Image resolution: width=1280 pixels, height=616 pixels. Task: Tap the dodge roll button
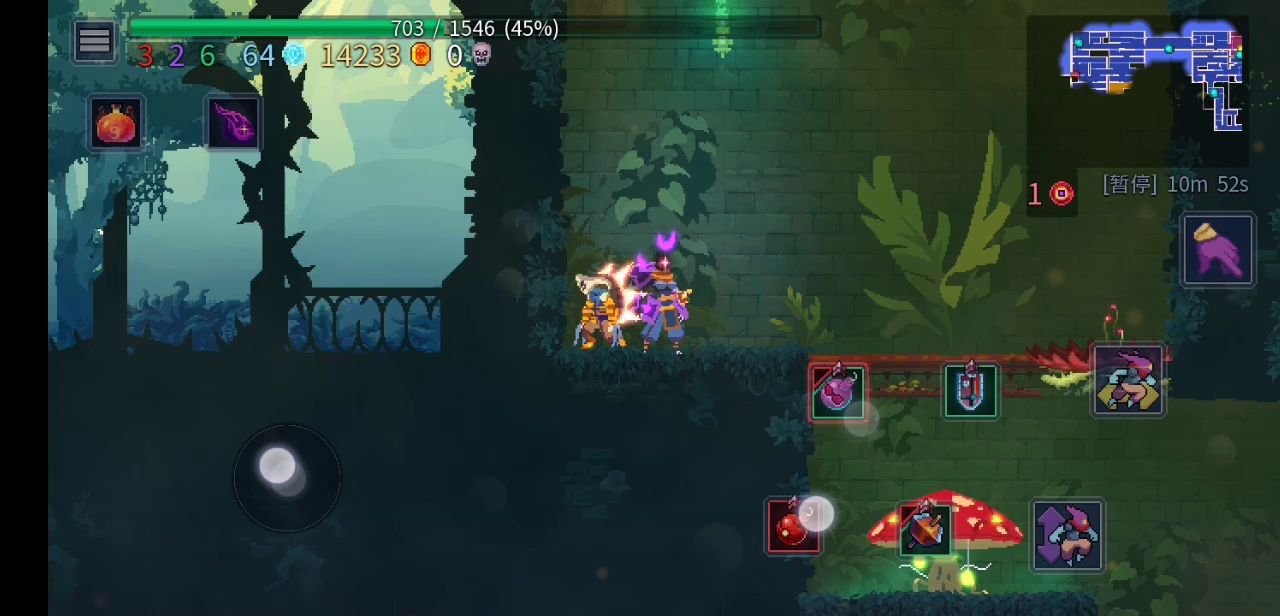[1128, 380]
